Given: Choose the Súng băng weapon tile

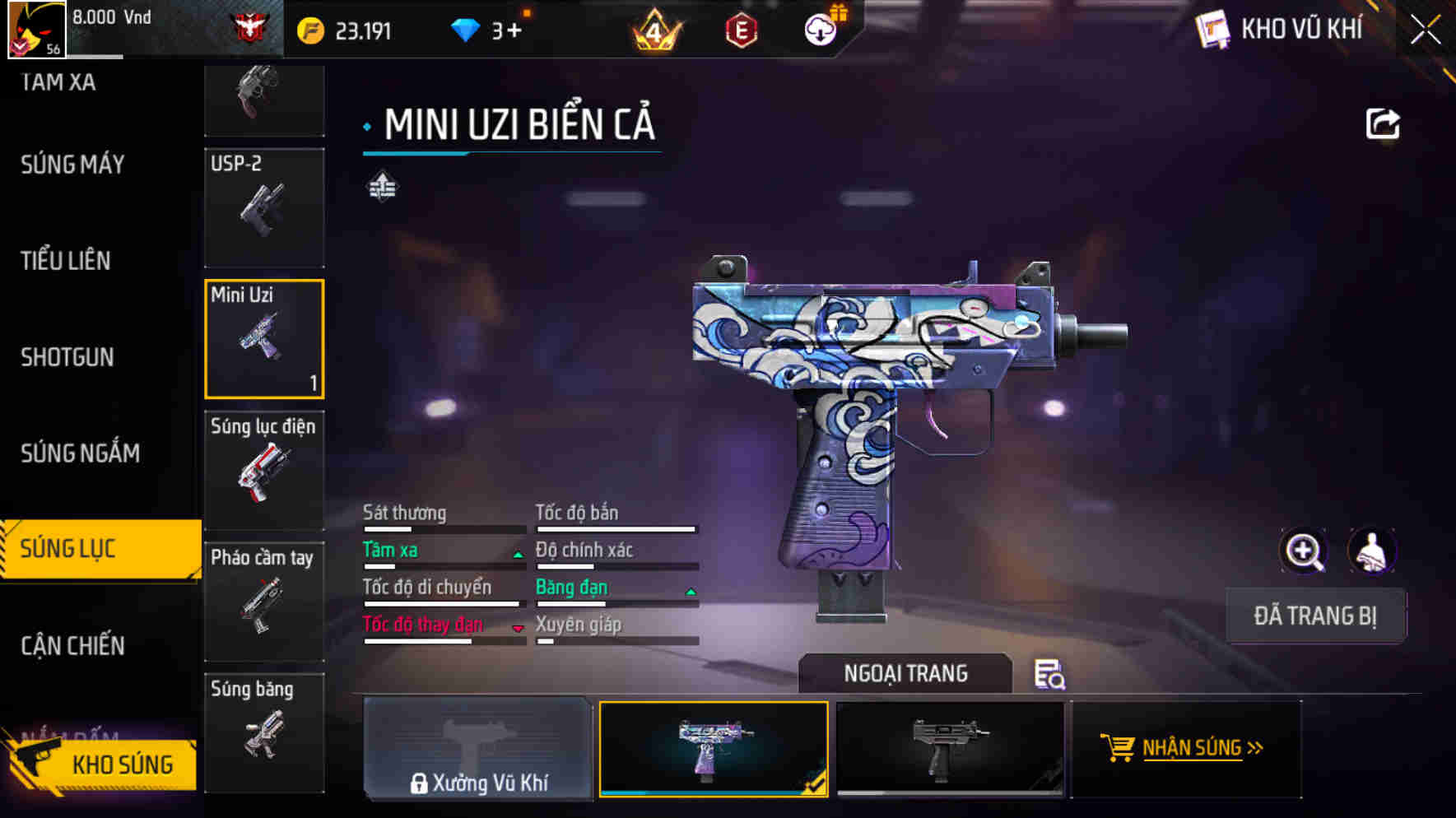Looking at the screenshot, I should [x=264, y=732].
